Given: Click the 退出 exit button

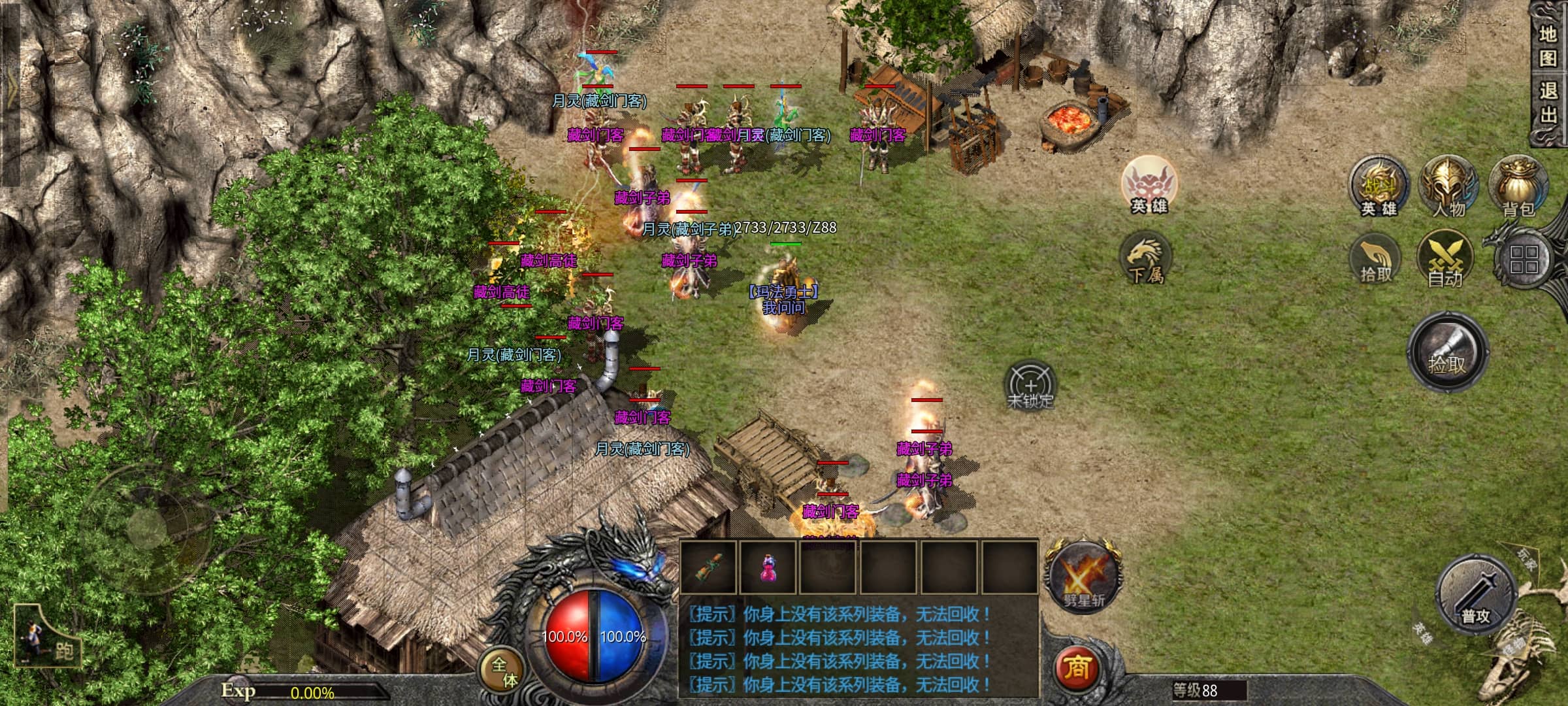Looking at the screenshot, I should pos(1547,103).
